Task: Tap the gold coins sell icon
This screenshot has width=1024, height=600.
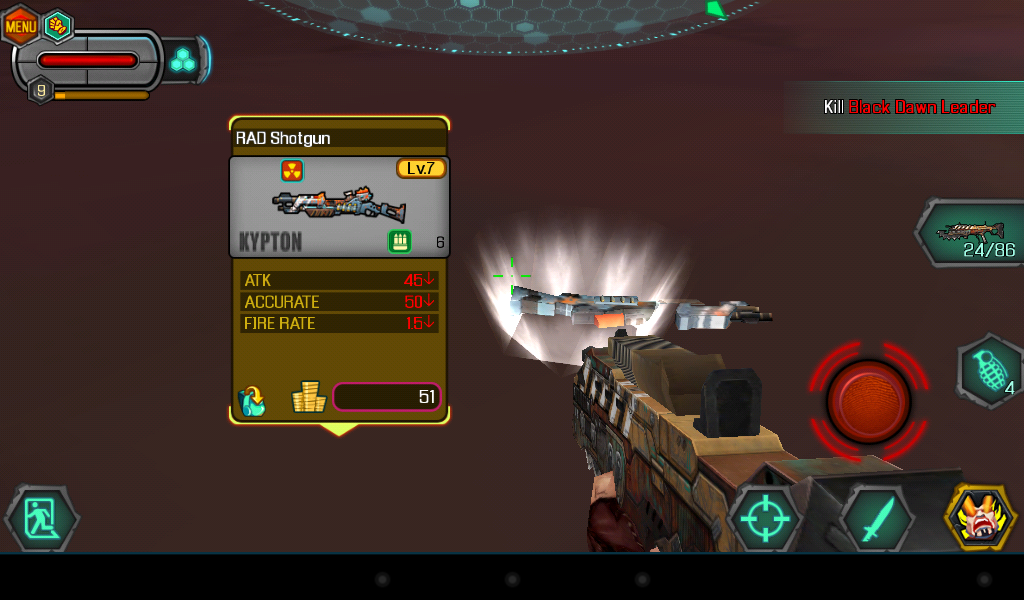Action: (309, 398)
